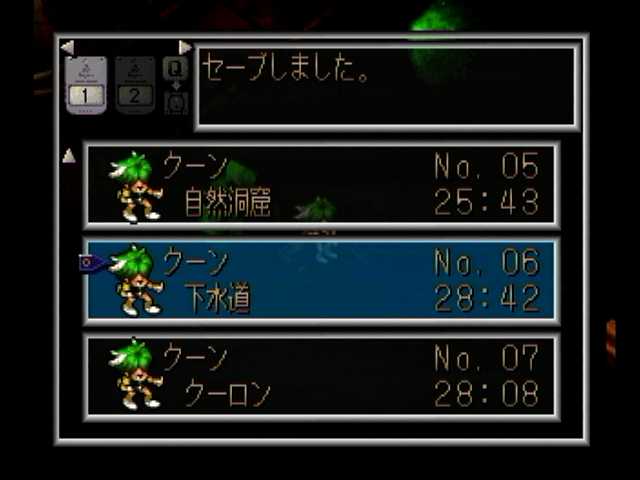Switch to memory card 2
This screenshot has height=480, width=640.
pyautogui.click(x=135, y=85)
